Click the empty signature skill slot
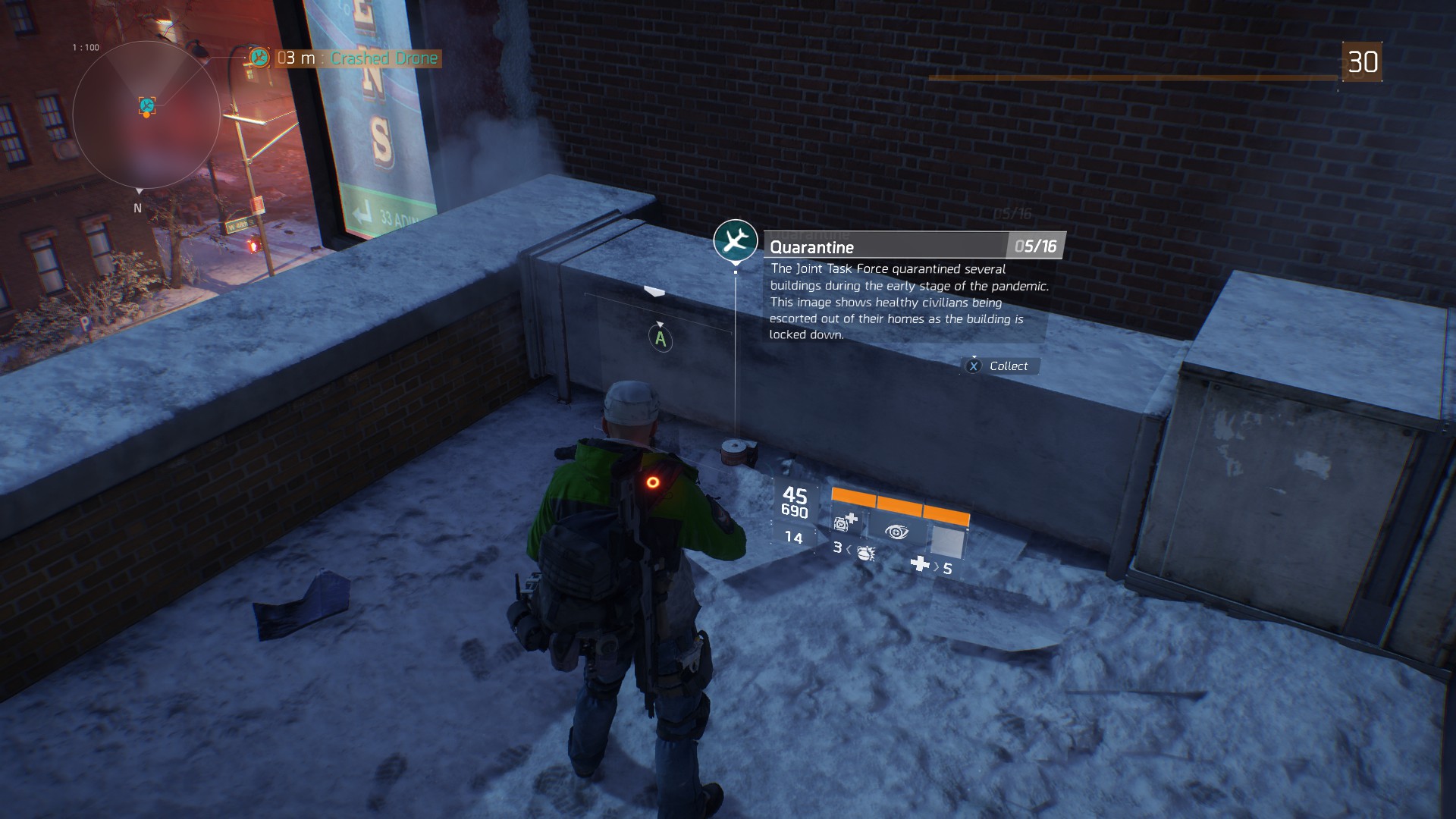This screenshot has width=1456, height=819. [946, 541]
